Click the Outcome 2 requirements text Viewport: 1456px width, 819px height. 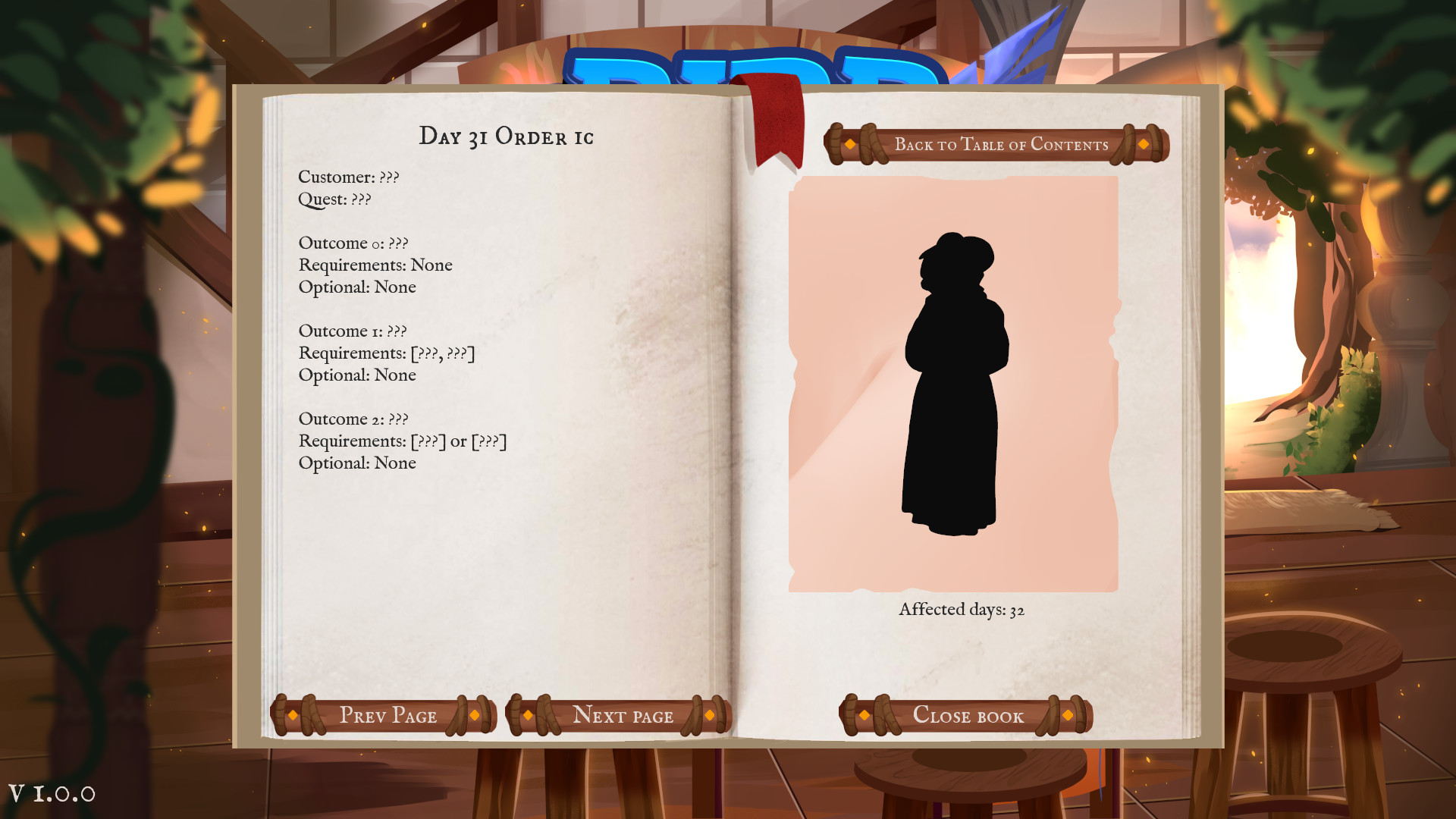click(403, 441)
